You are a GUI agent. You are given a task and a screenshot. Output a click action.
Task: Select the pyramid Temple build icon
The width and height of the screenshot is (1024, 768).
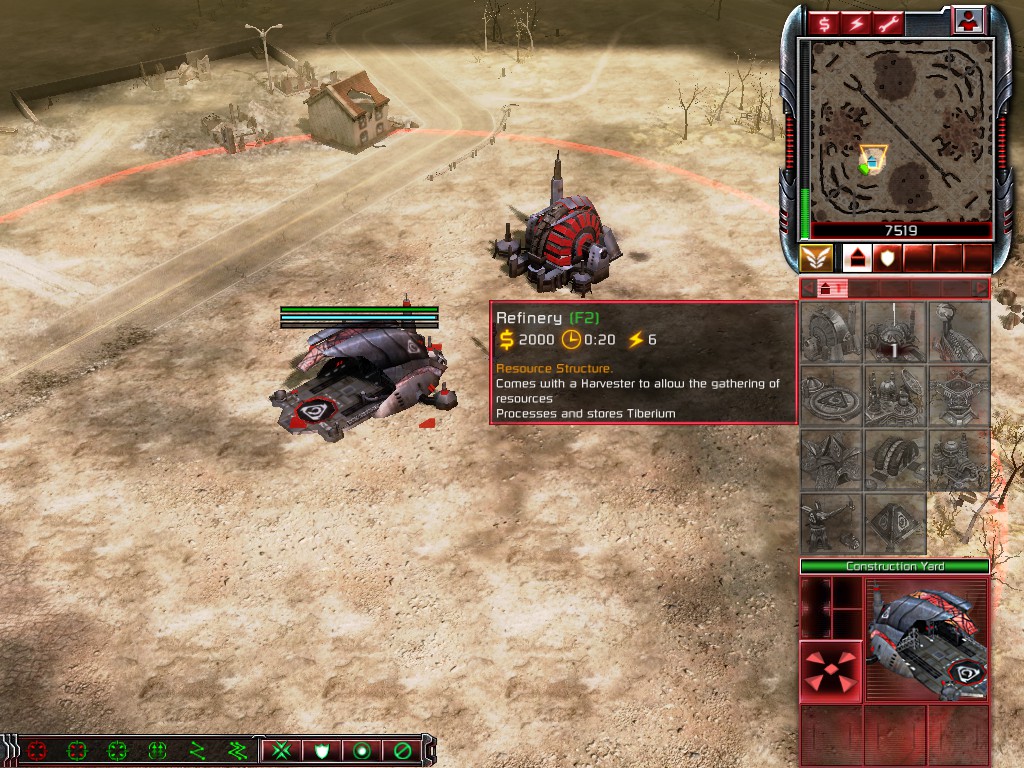(896, 524)
